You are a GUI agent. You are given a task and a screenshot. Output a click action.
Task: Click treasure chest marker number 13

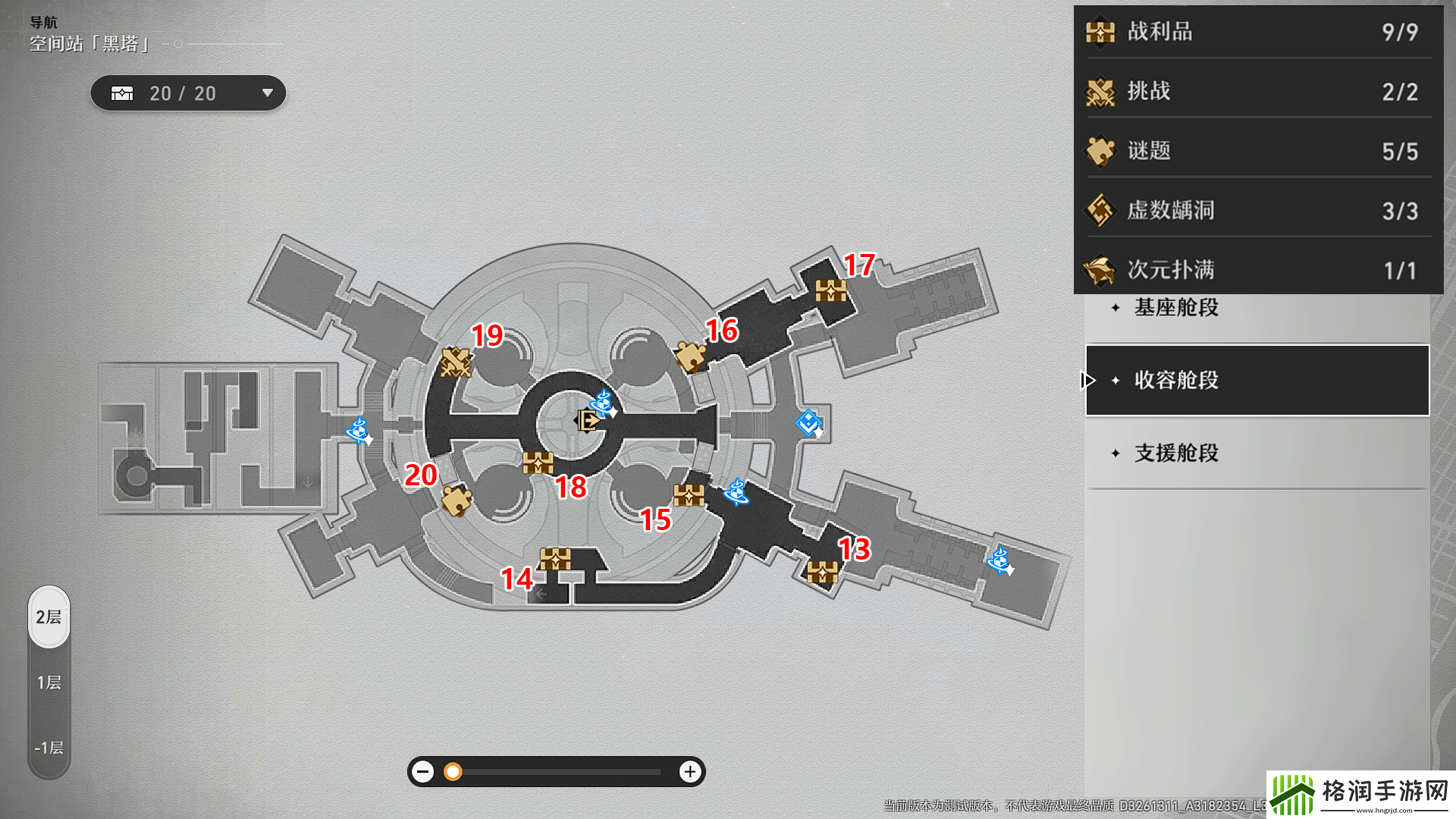[x=822, y=572]
